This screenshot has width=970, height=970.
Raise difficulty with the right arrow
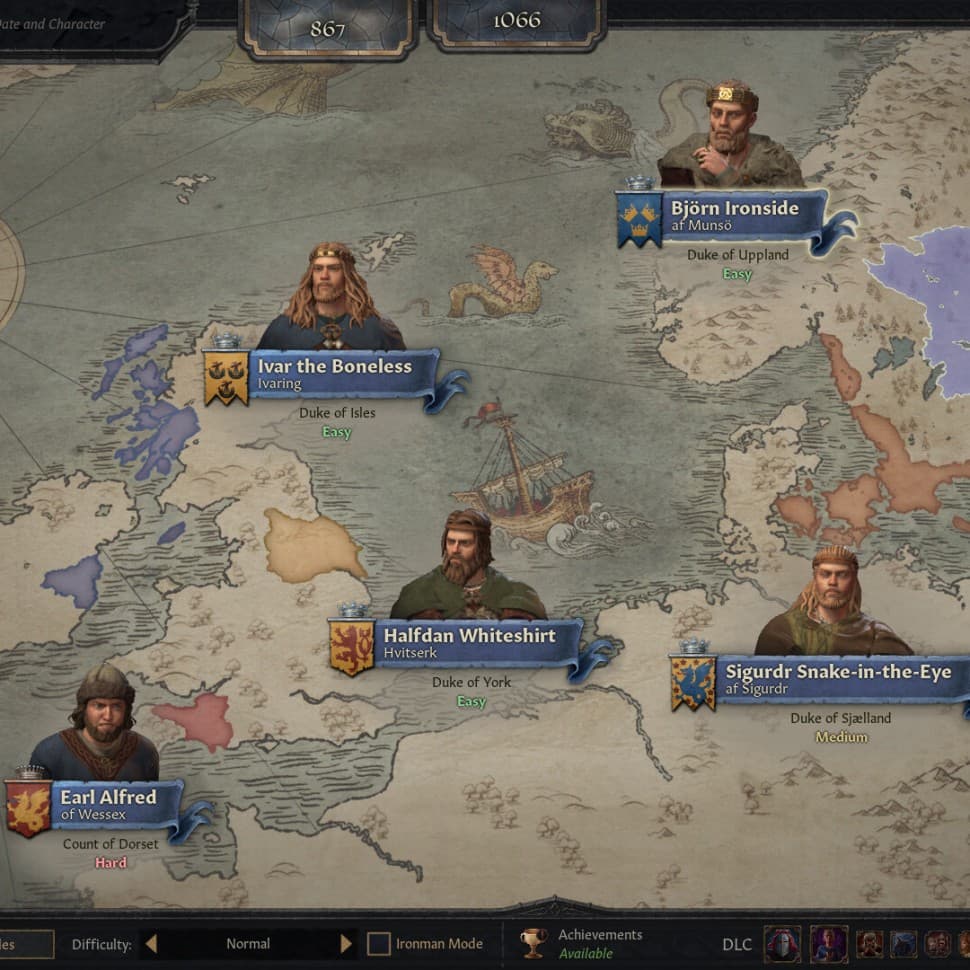coord(346,943)
